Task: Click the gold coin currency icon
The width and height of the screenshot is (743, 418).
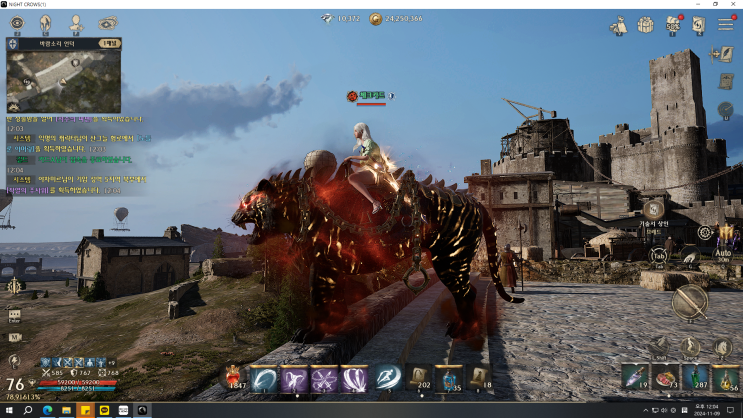Action: pyautogui.click(x=376, y=18)
